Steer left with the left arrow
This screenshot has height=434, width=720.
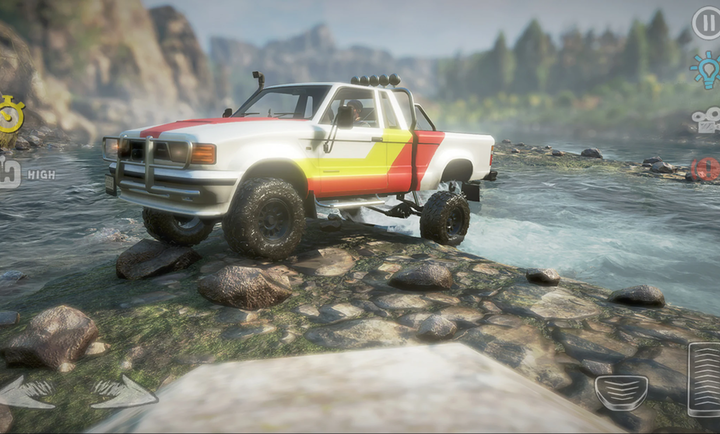(26, 392)
